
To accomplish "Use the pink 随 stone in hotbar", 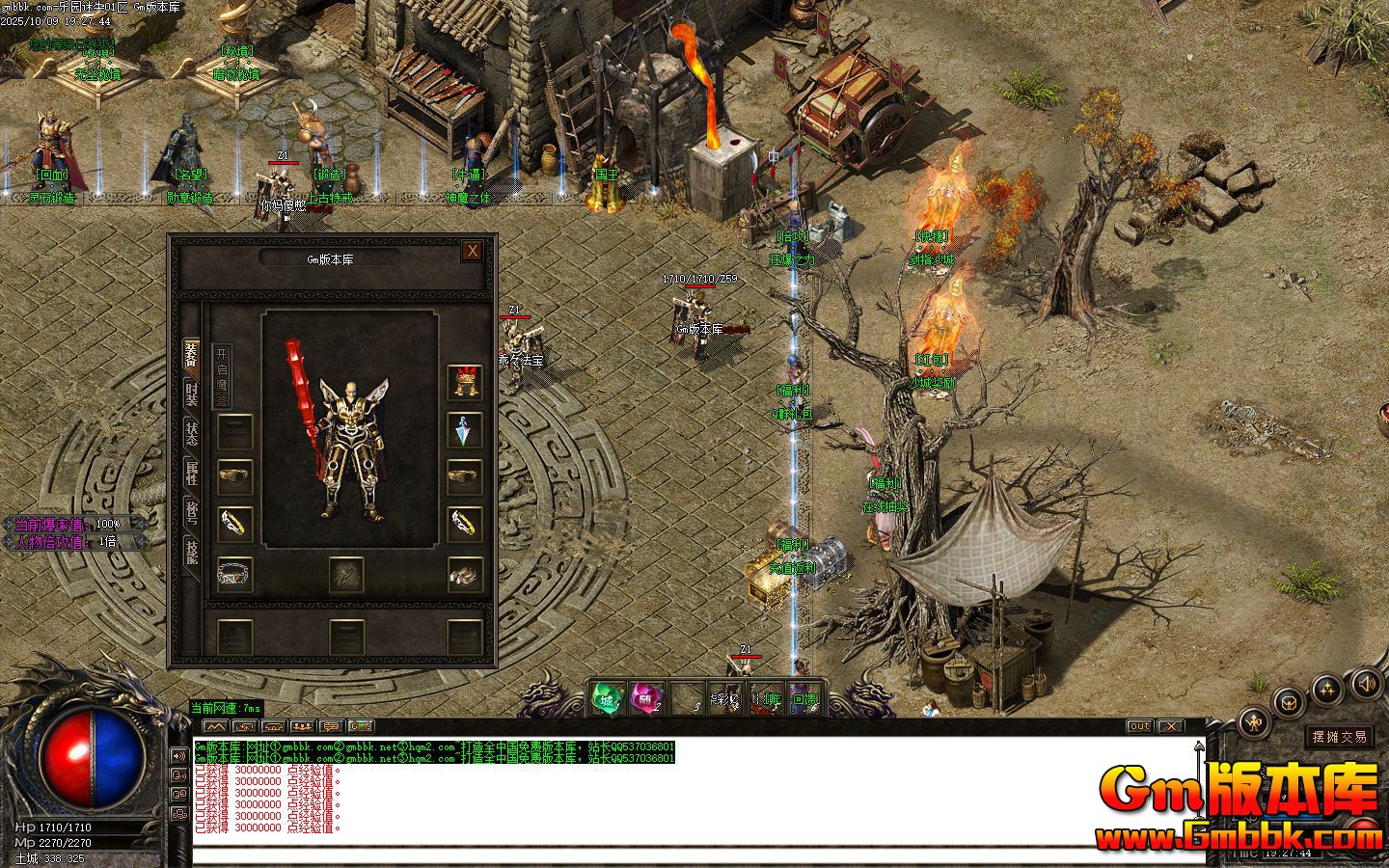I will click(646, 698).
